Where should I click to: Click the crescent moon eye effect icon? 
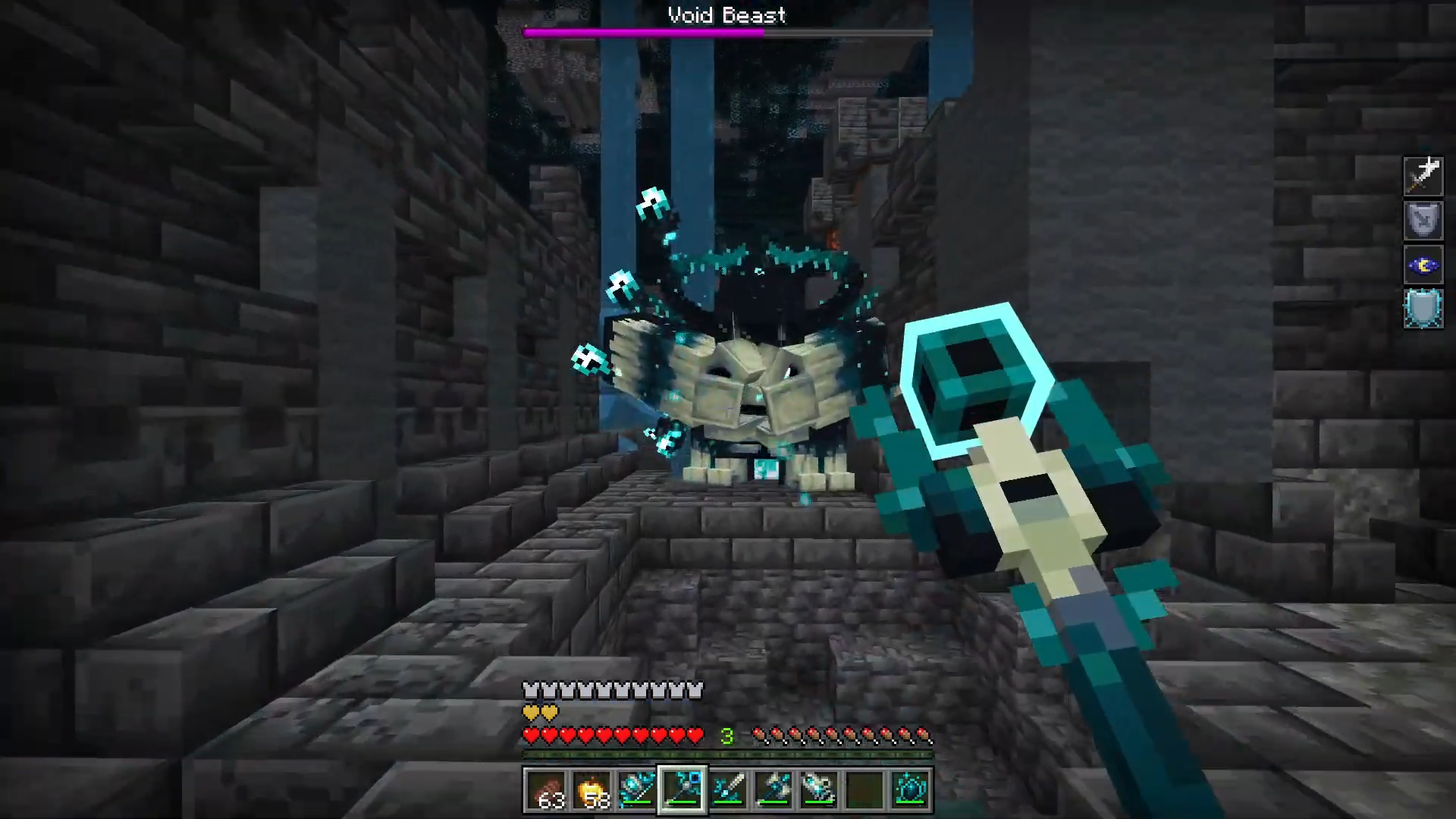(x=1423, y=265)
